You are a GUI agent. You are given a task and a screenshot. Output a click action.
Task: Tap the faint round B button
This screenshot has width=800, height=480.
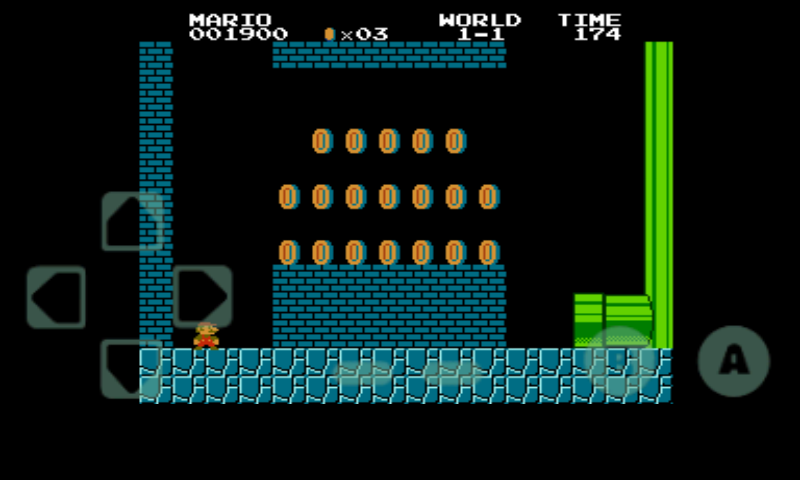tap(619, 360)
